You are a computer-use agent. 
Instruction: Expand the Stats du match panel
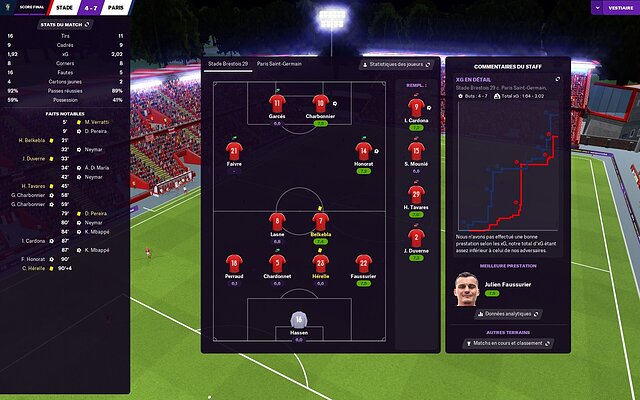point(65,24)
